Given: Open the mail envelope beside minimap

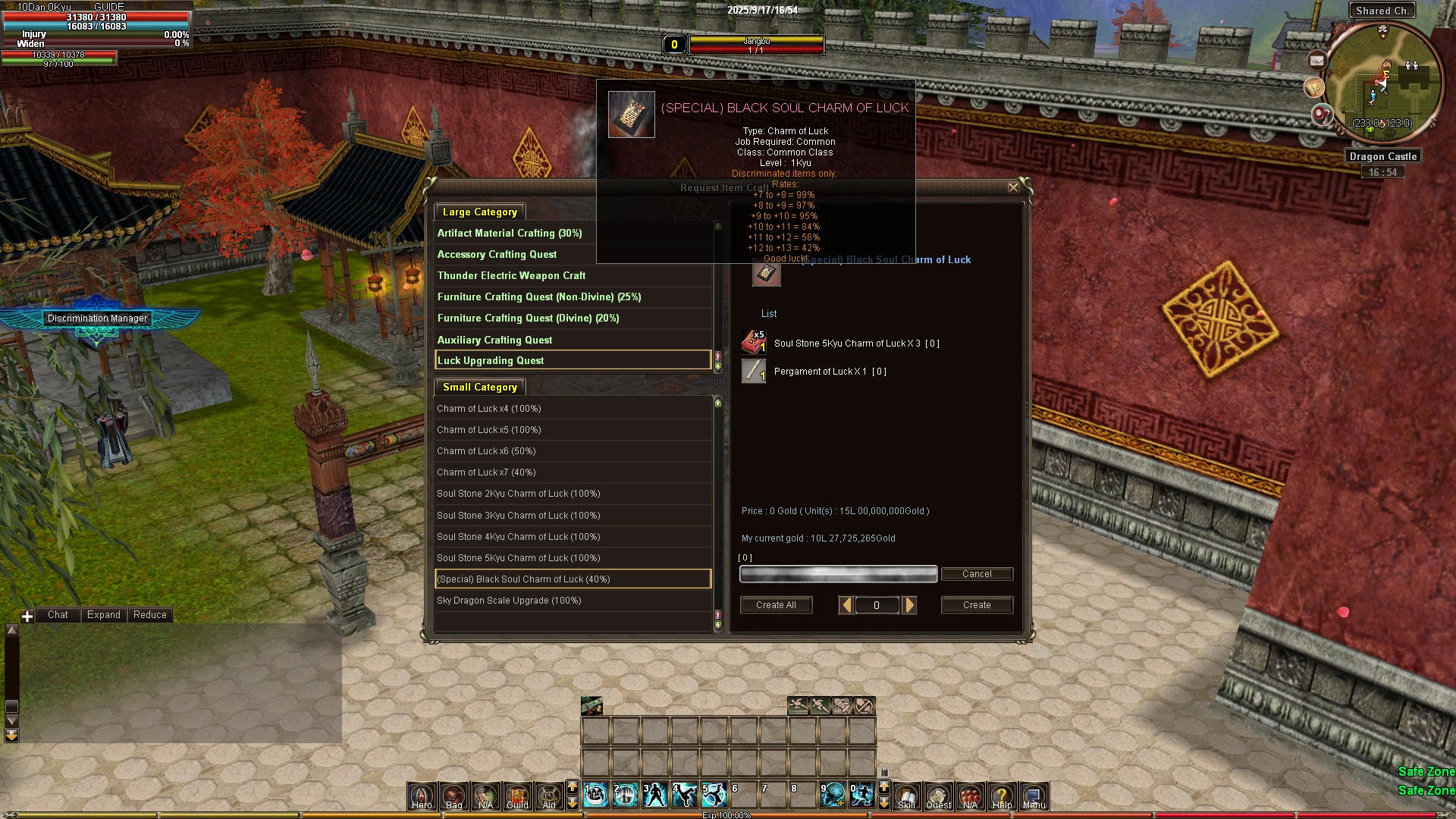Looking at the screenshot, I should point(1316,61).
